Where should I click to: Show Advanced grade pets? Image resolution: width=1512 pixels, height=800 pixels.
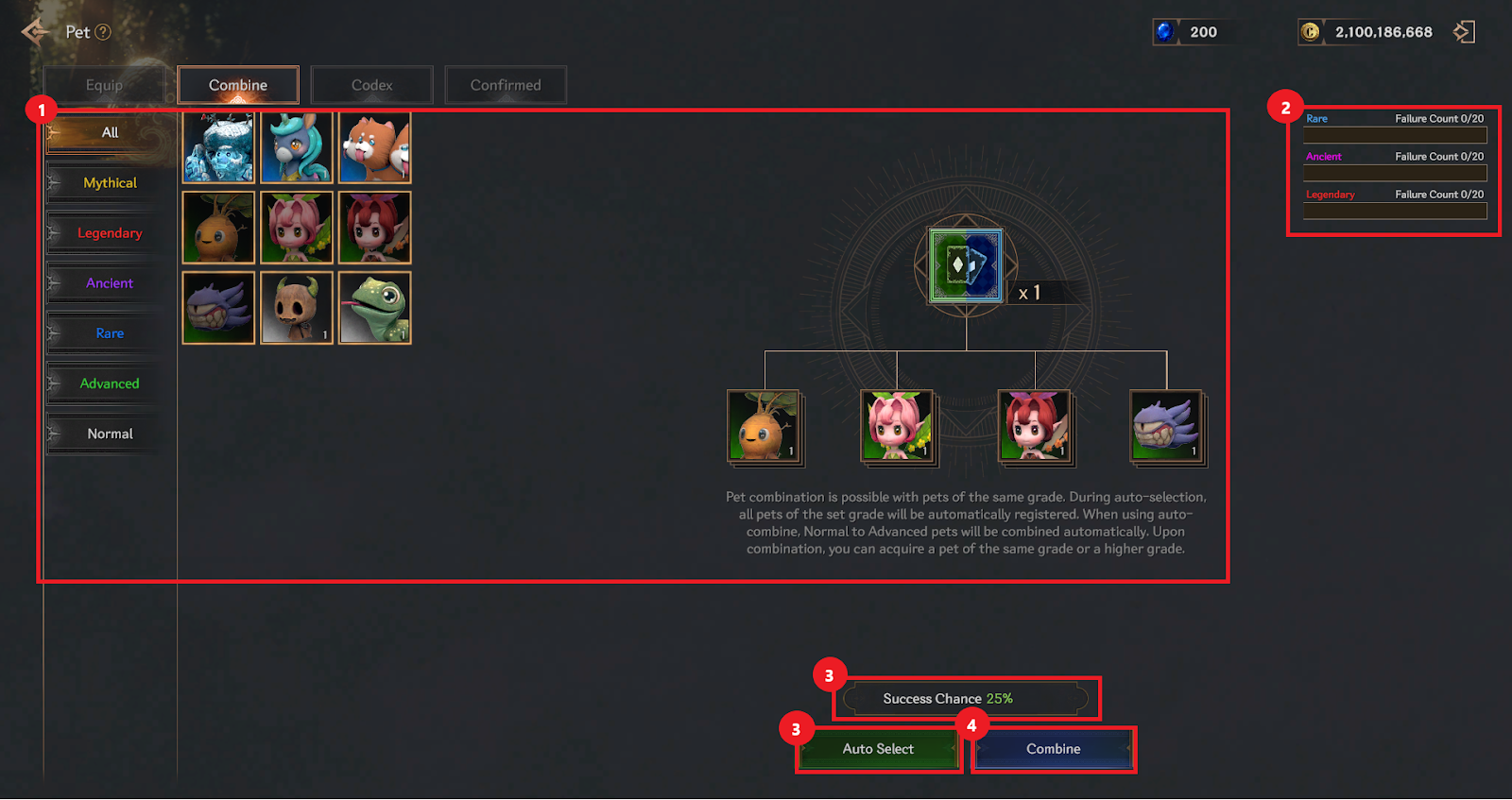110,383
